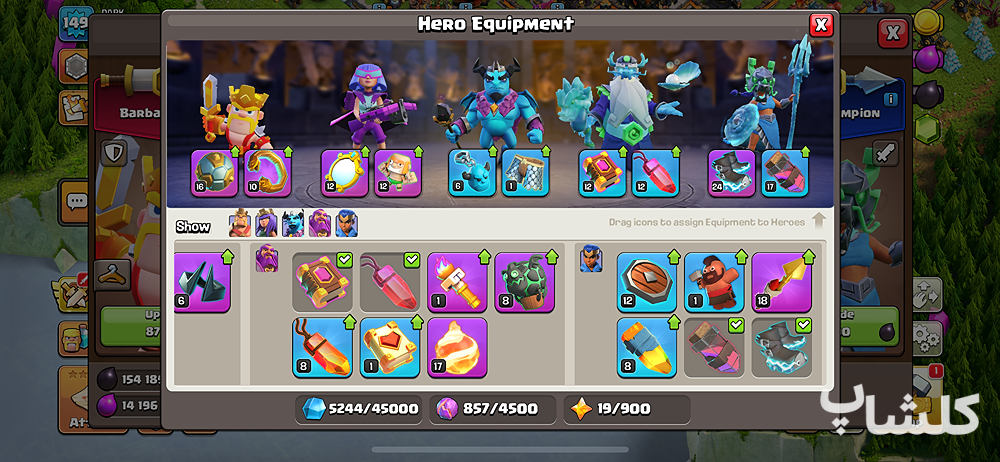Select the Henchmen Puppet level 6 slot
The image size is (1000, 462).
pos(472,173)
